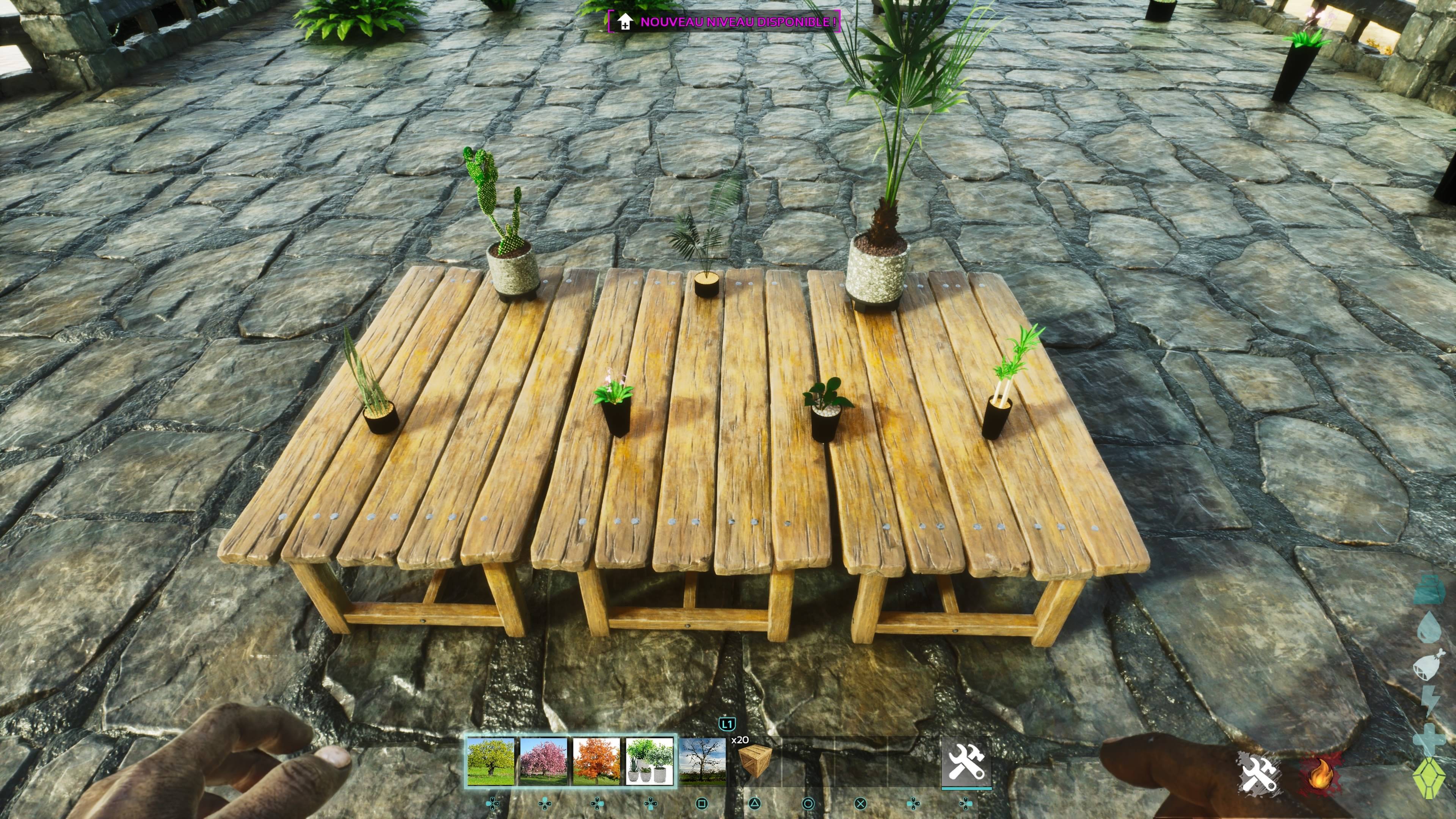The width and height of the screenshot is (1456, 819).
Task: Choose the pink cherry blossom tree slot
Action: click(543, 761)
